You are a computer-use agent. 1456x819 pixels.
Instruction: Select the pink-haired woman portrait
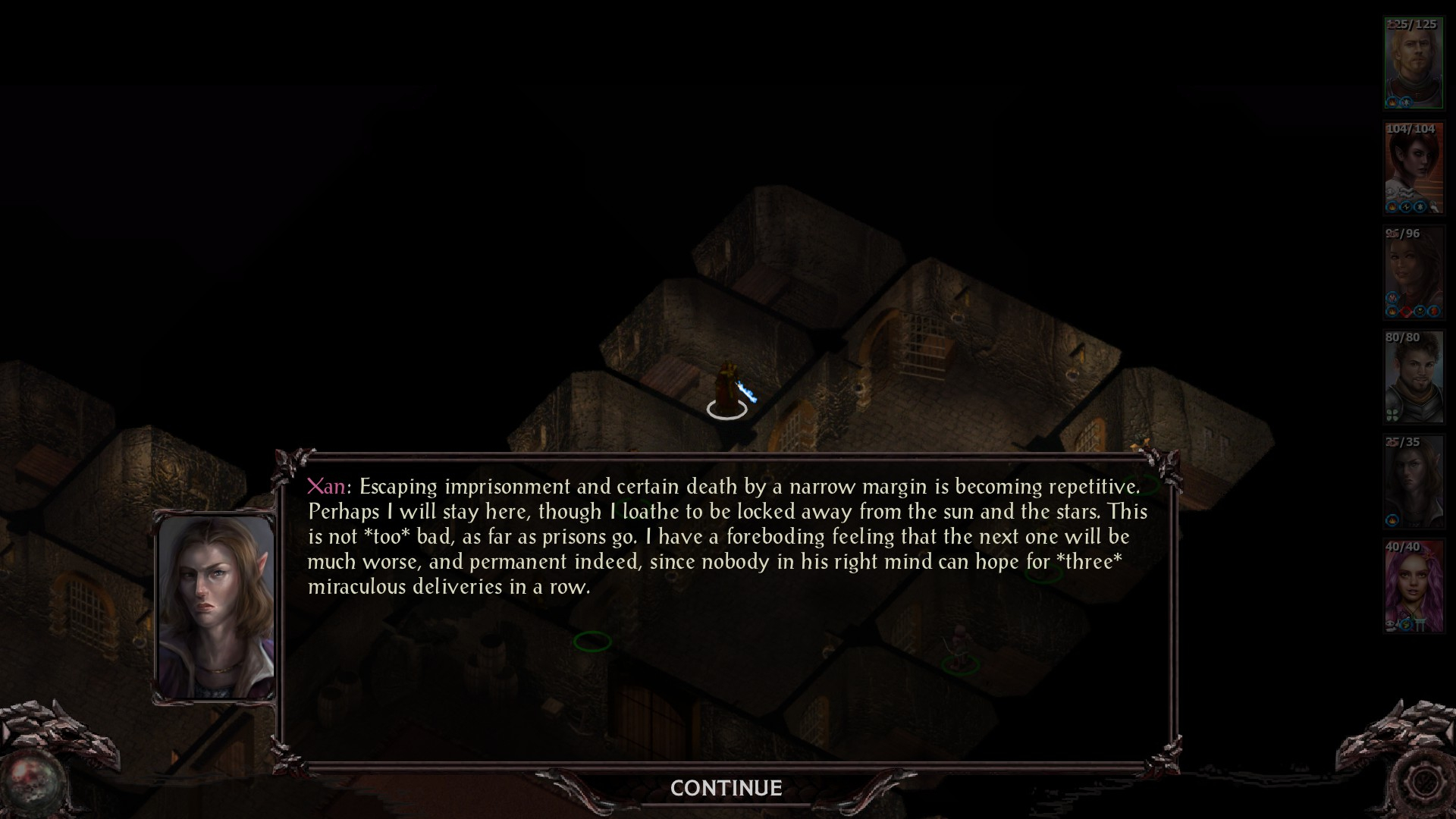point(1413,585)
